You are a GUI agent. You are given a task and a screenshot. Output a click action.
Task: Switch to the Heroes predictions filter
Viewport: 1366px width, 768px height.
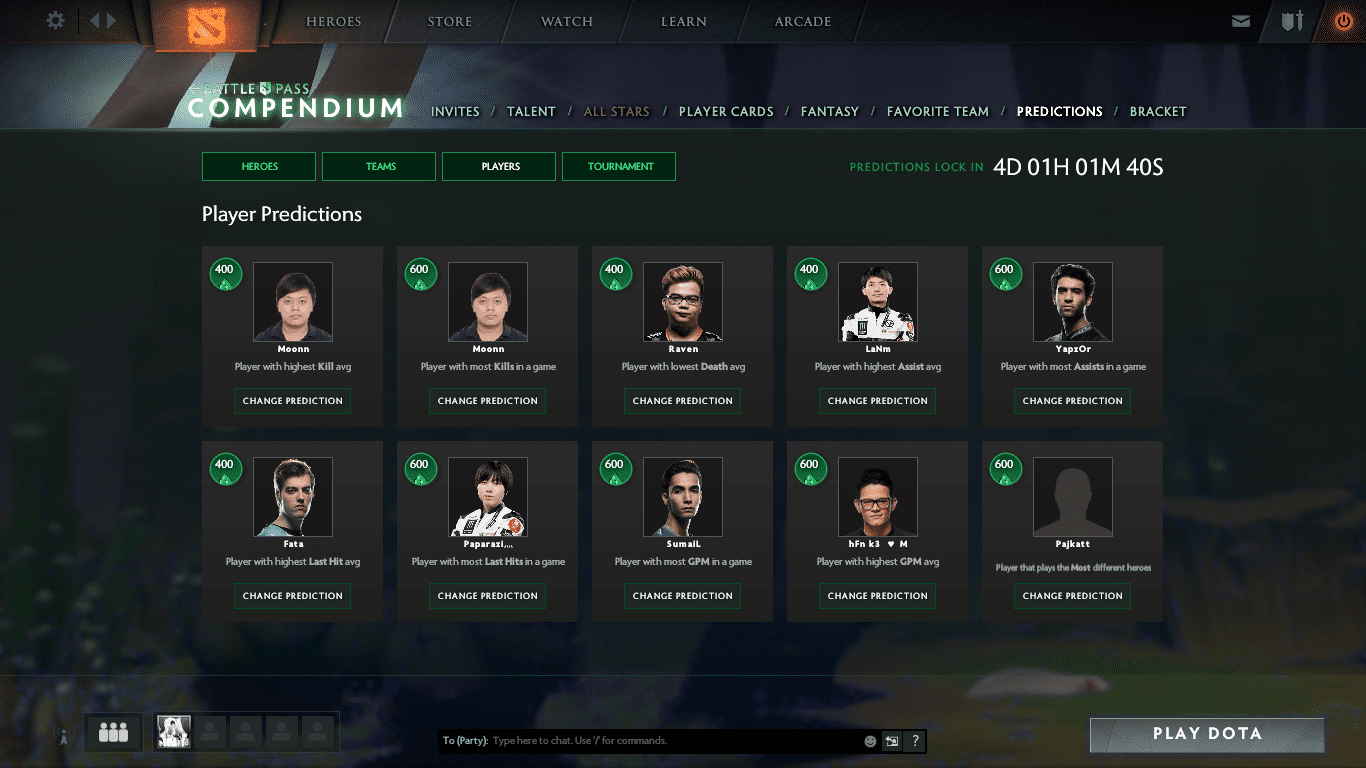click(x=258, y=166)
